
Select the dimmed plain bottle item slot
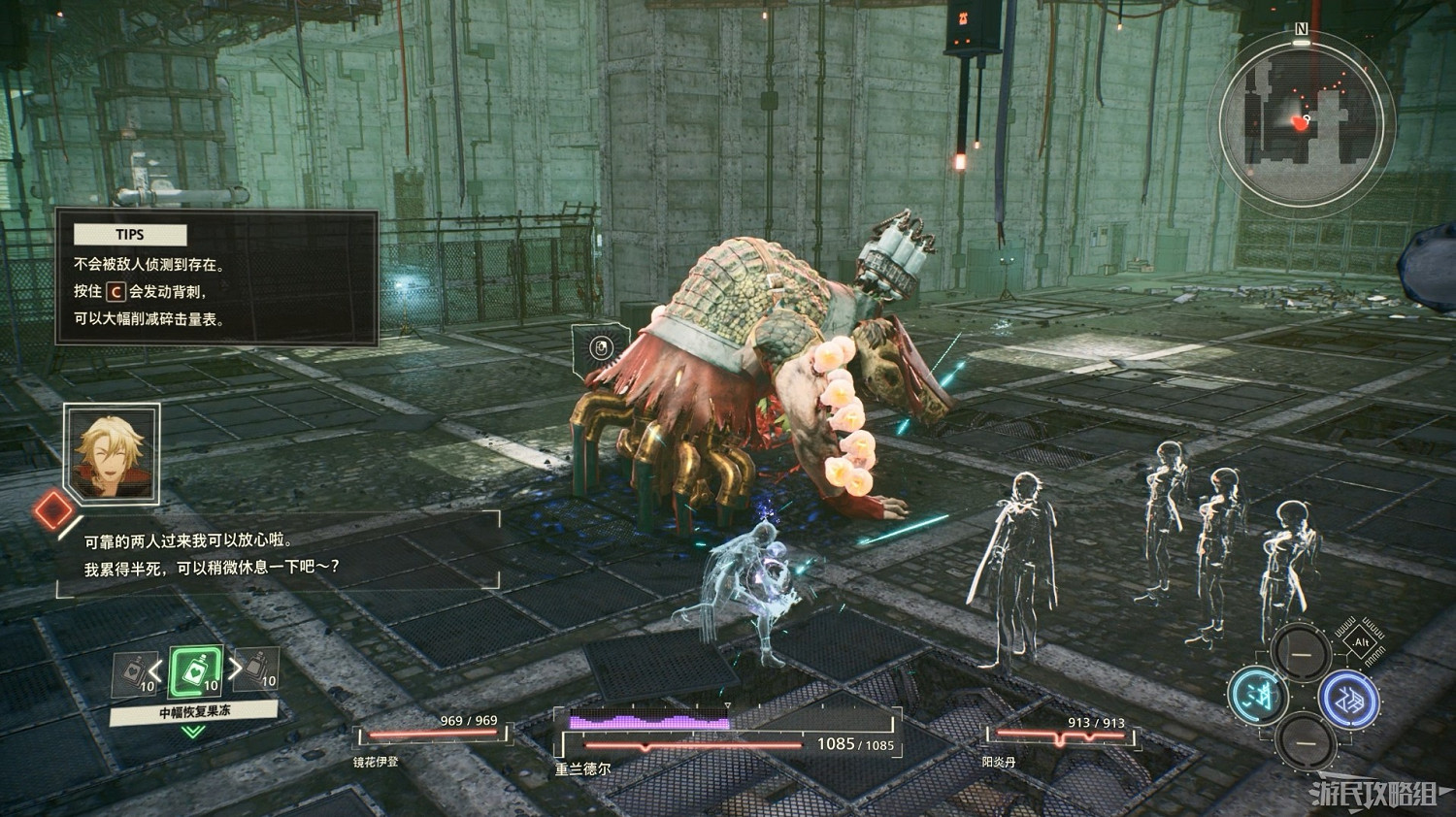[255, 670]
